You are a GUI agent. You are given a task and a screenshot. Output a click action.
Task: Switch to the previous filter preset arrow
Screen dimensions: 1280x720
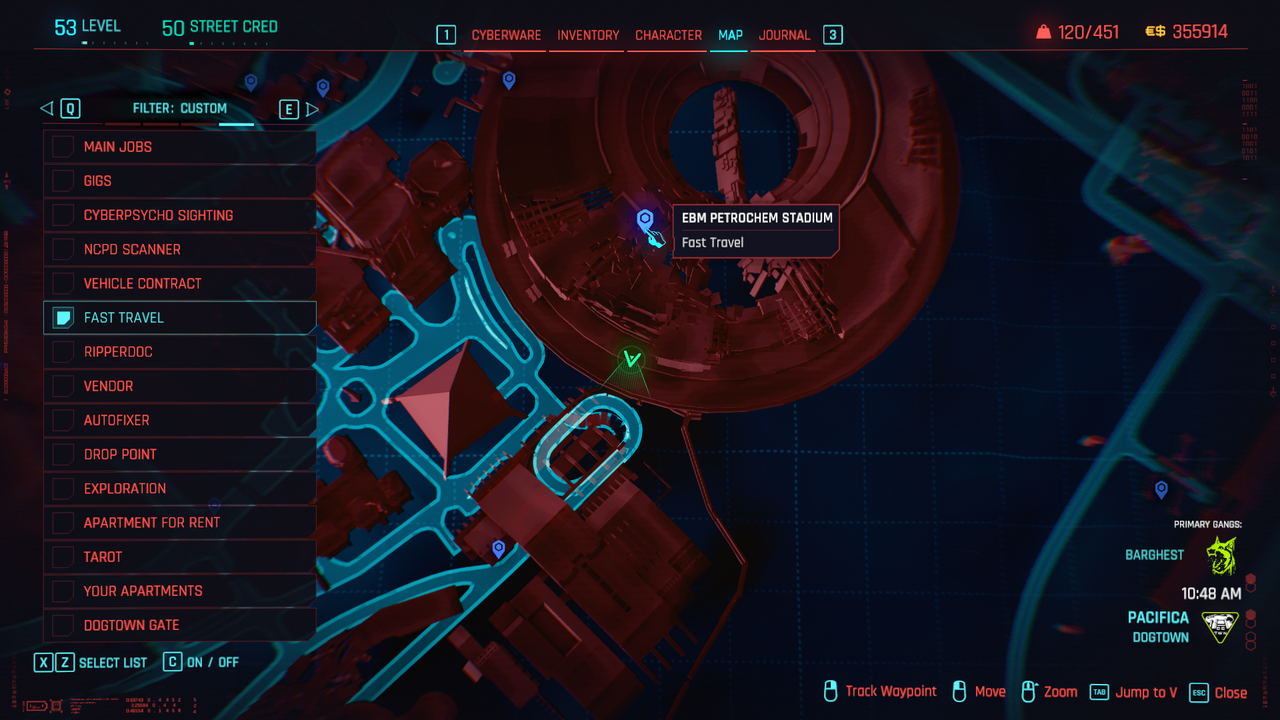46,109
